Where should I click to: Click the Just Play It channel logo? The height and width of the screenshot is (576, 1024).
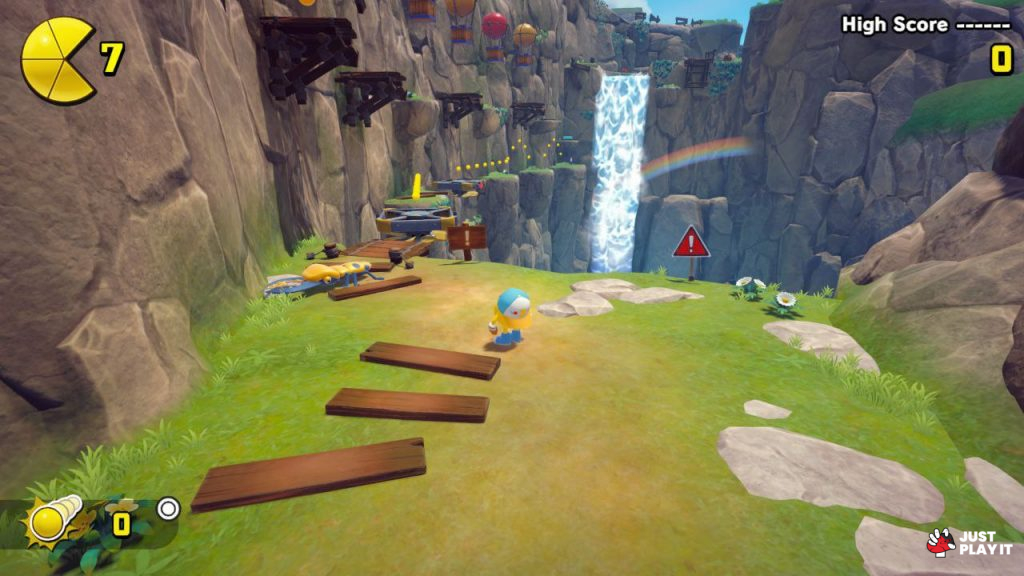(x=969, y=542)
